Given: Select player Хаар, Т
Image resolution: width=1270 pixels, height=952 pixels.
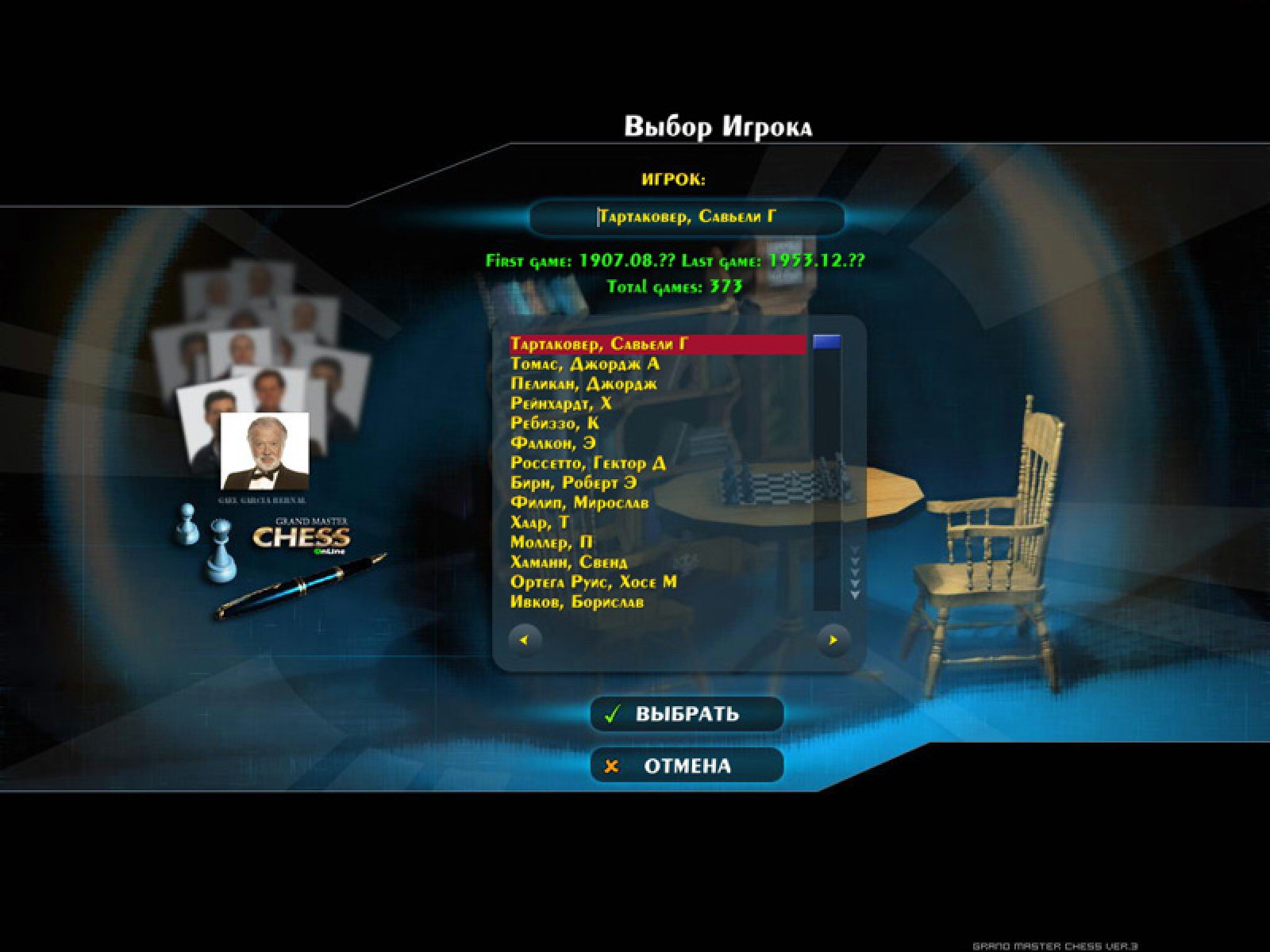Looking at the screenshot, I should coord(540,523).
